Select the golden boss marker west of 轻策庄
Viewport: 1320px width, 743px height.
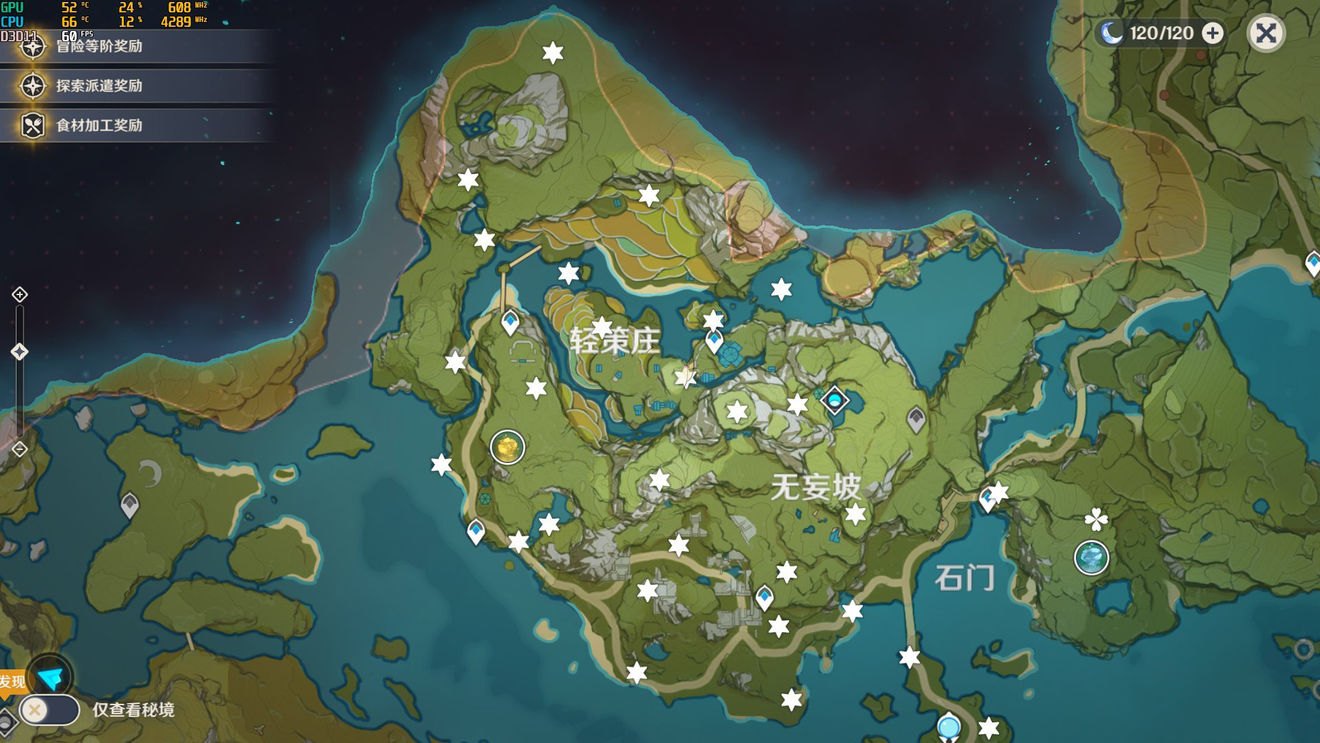508,448
